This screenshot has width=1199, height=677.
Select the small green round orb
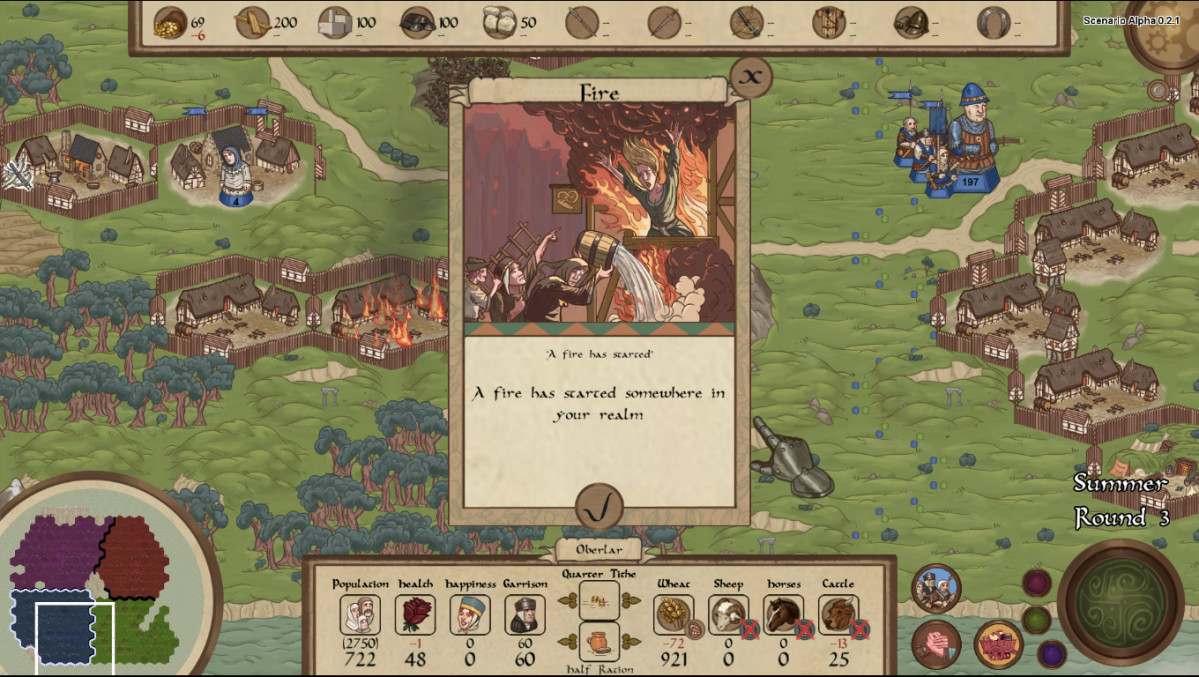pyautogui.click(x=1037, y=620)
